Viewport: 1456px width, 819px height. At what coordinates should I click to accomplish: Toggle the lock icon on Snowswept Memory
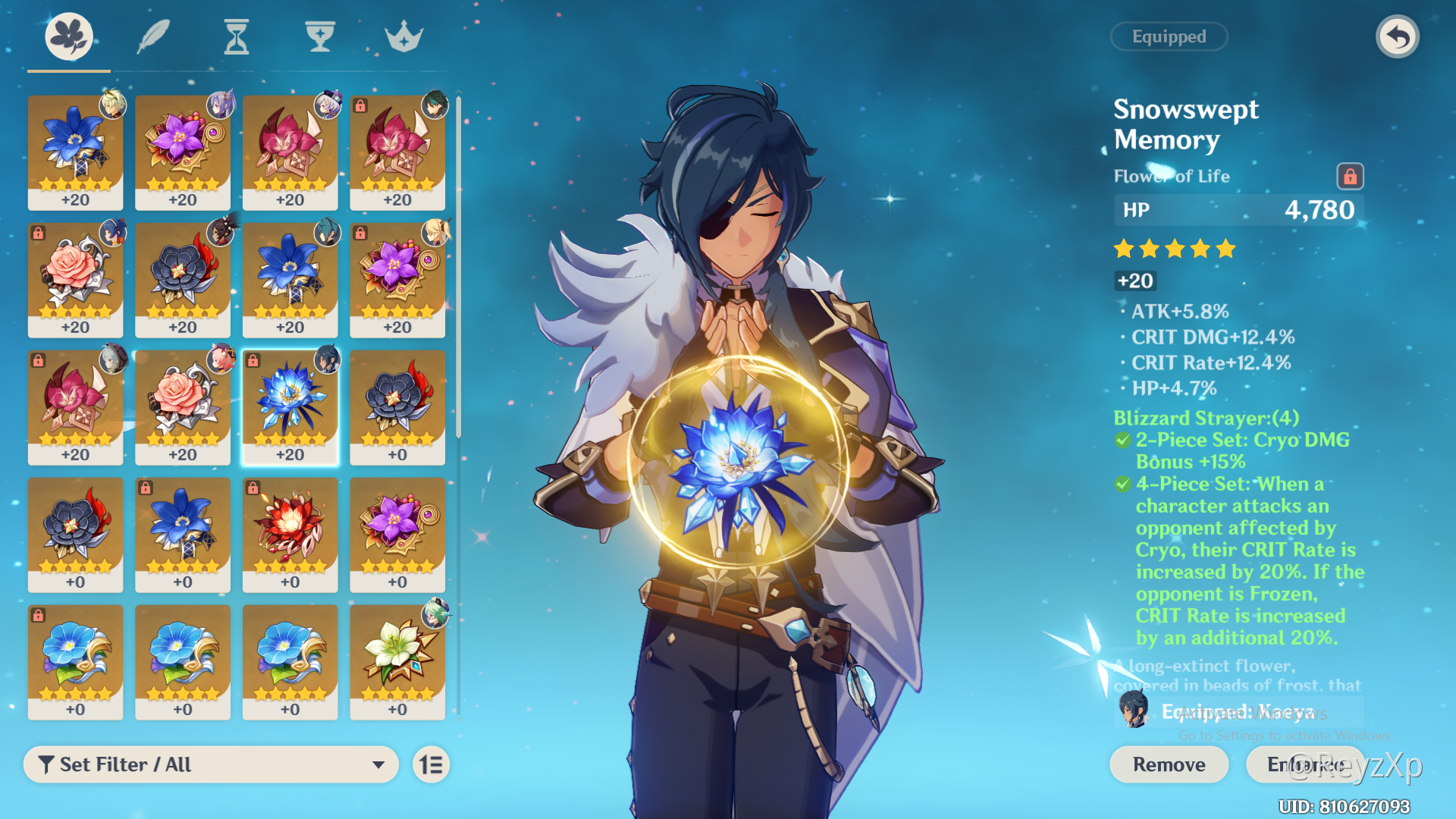1350,177
